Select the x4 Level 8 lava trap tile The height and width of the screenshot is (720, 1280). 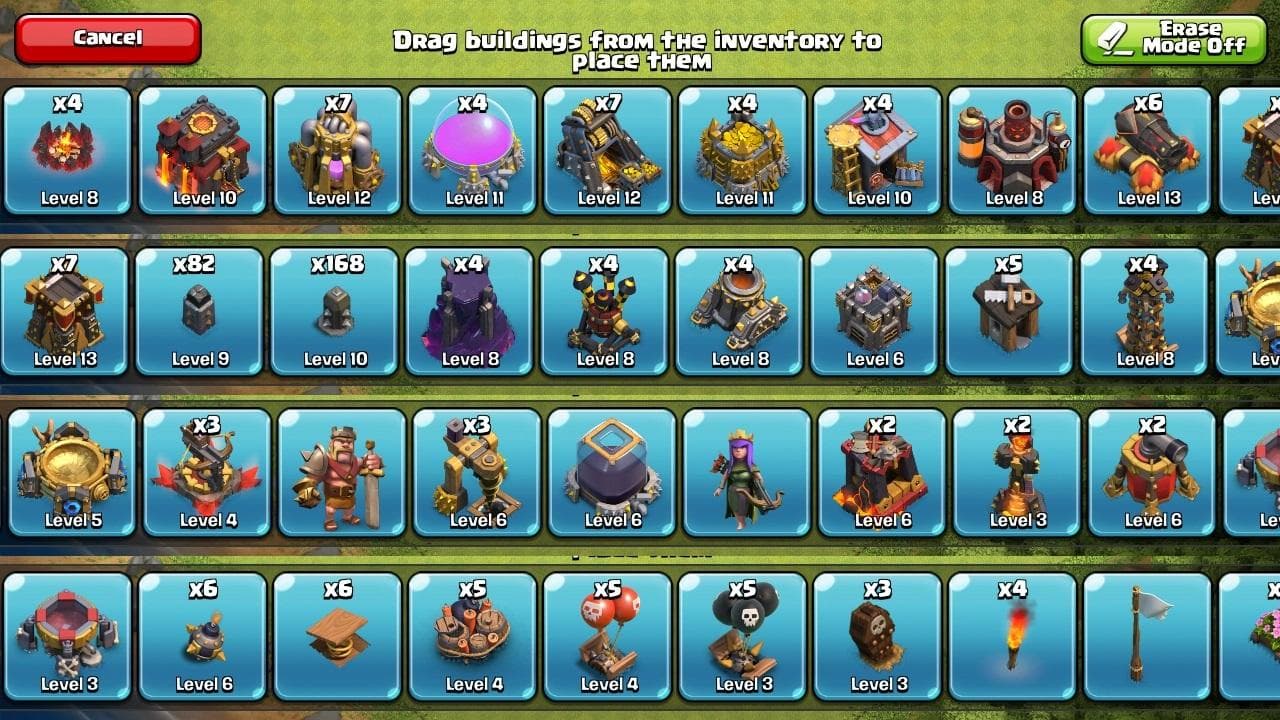click(68, 150)
